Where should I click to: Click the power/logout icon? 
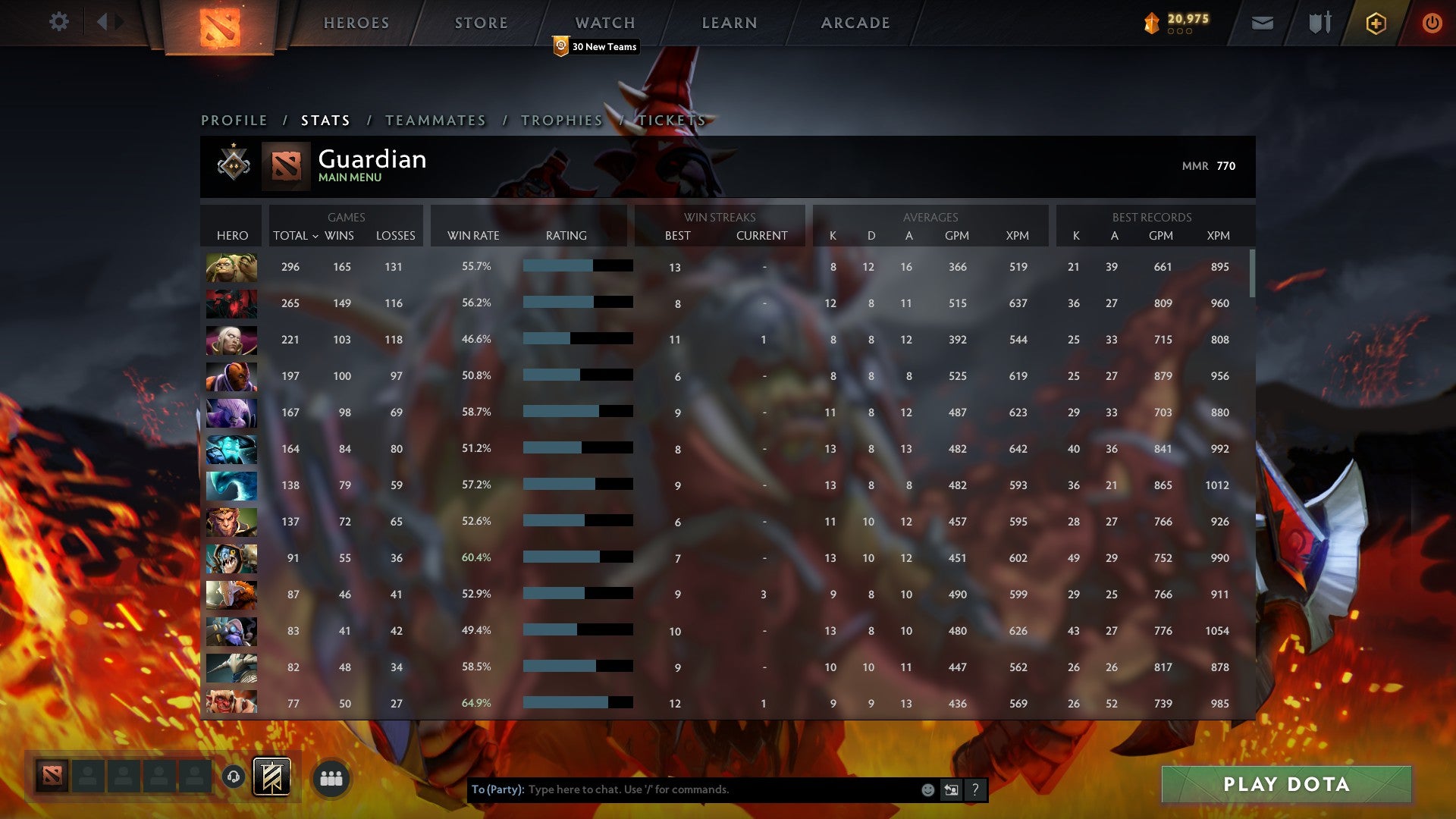tap(1432, 23)
